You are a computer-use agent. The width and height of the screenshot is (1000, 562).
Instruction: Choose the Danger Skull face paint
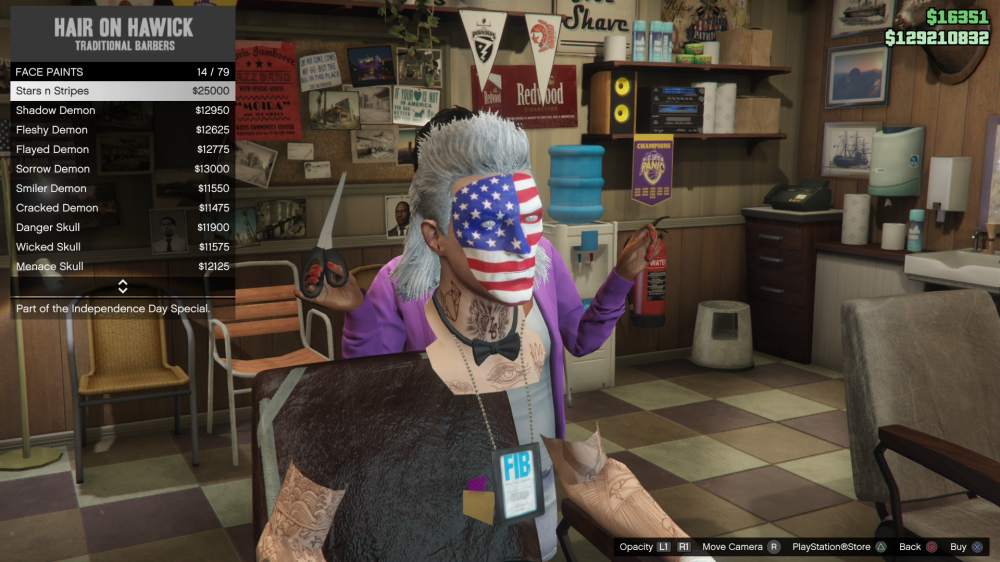point(122,227)
